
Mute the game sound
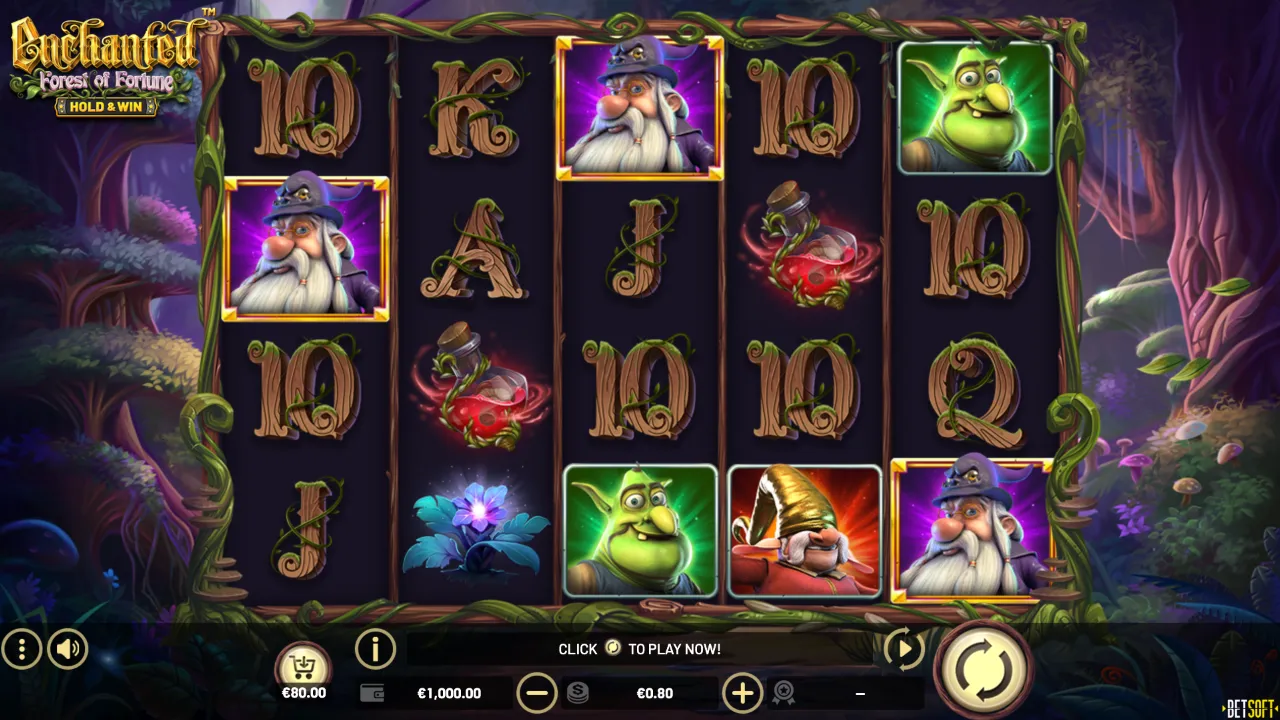tap(67, 649)
